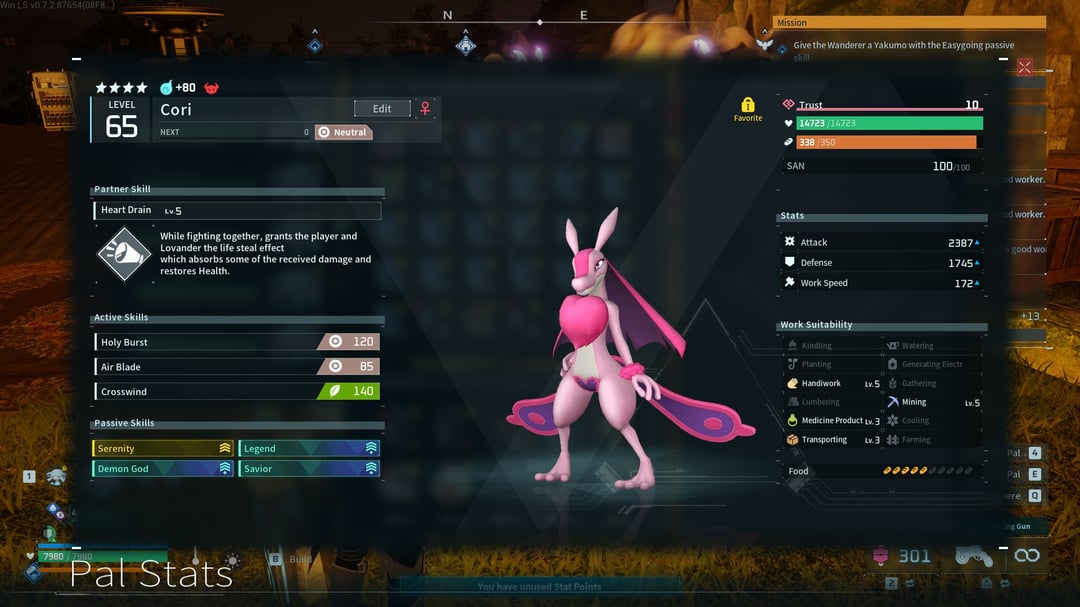Inspect the Serenity passive skill
Screen dimensions: 1080x607
coord(163,448)
